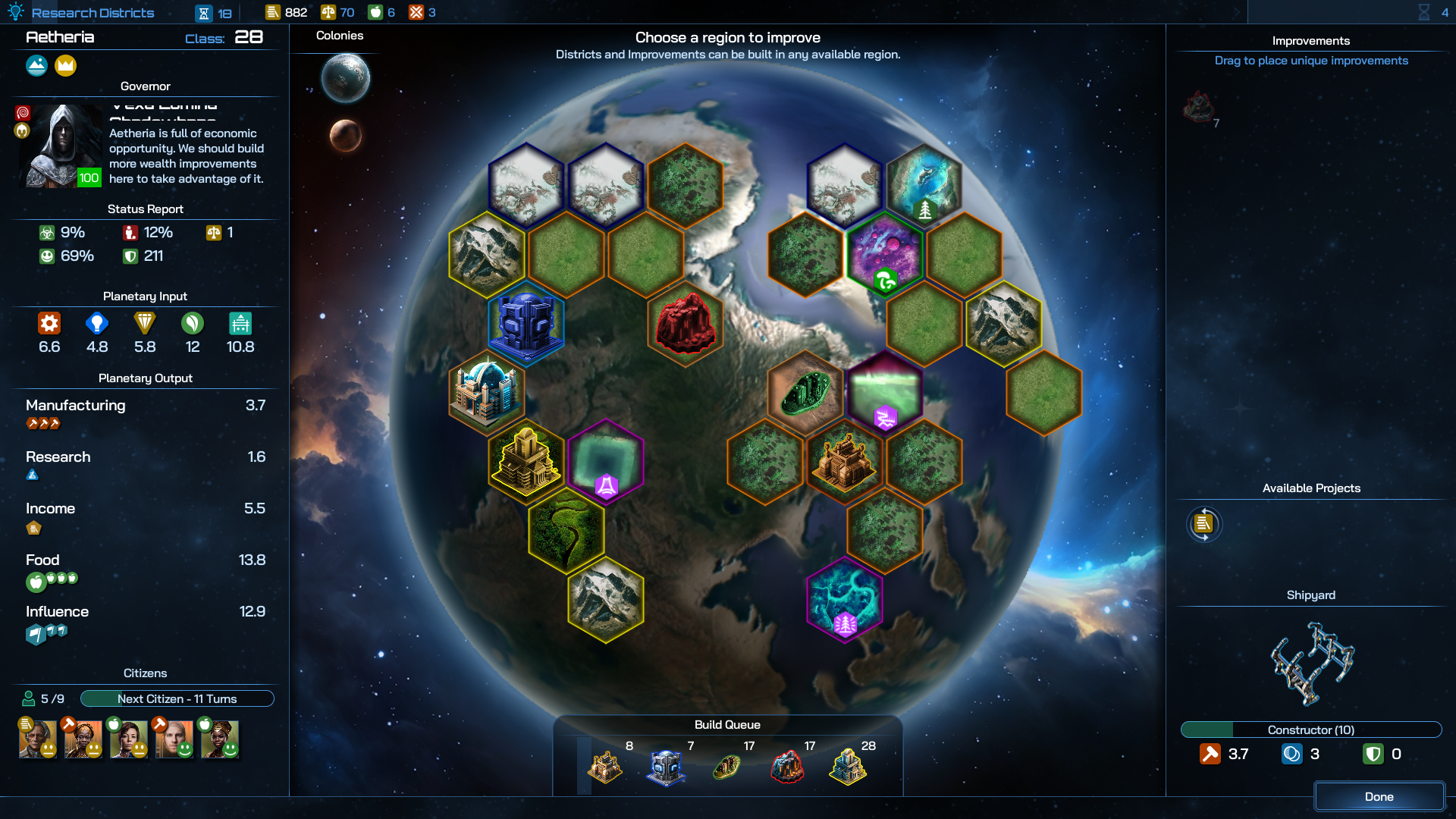Image resolution: width=1456 pixels, height=819 pixels.
Task: Select the red crystal item in build queue
Action: [787, 767]
